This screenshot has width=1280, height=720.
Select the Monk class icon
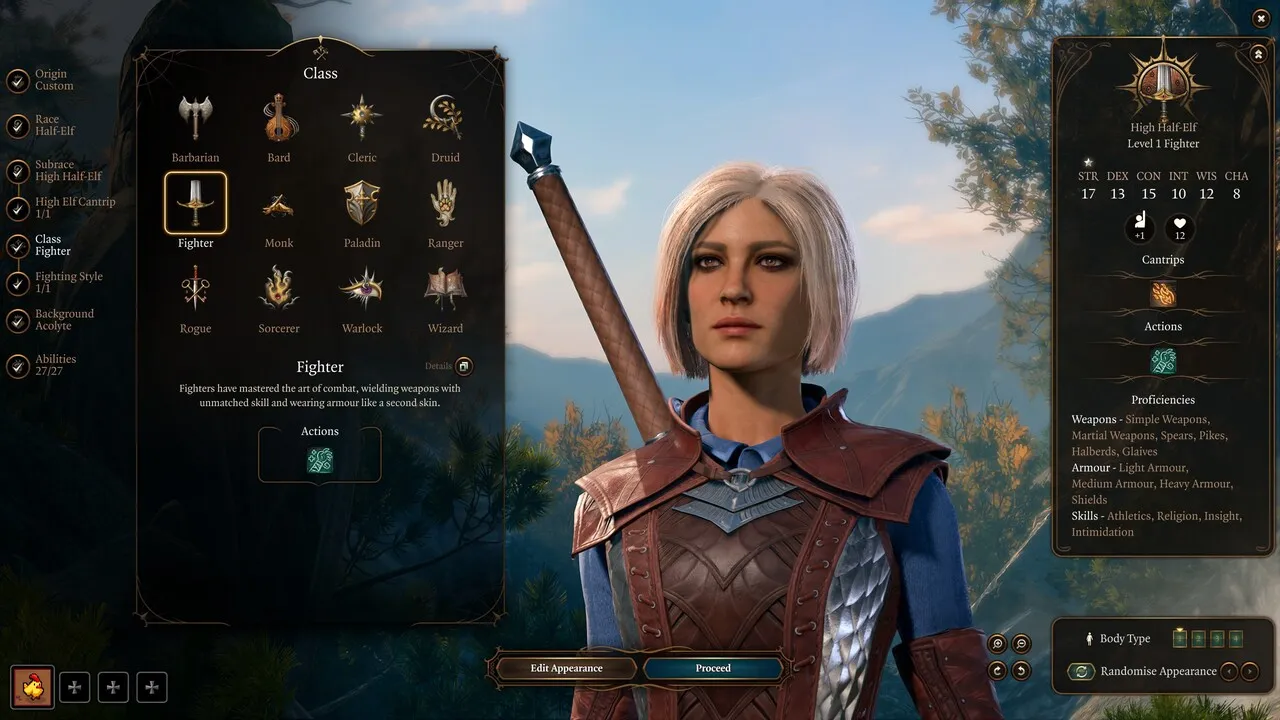tap(278, 204)
